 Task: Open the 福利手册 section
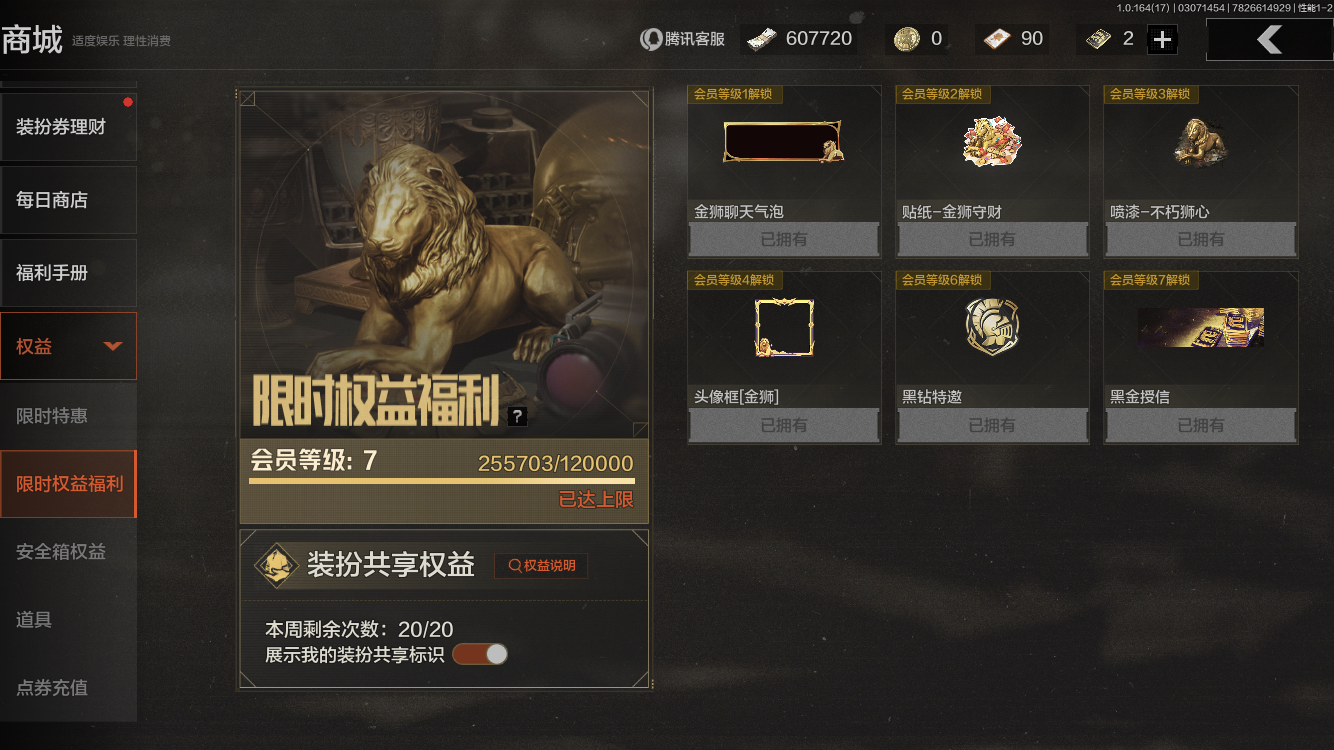pyautogui.click(x=68, y=272)
